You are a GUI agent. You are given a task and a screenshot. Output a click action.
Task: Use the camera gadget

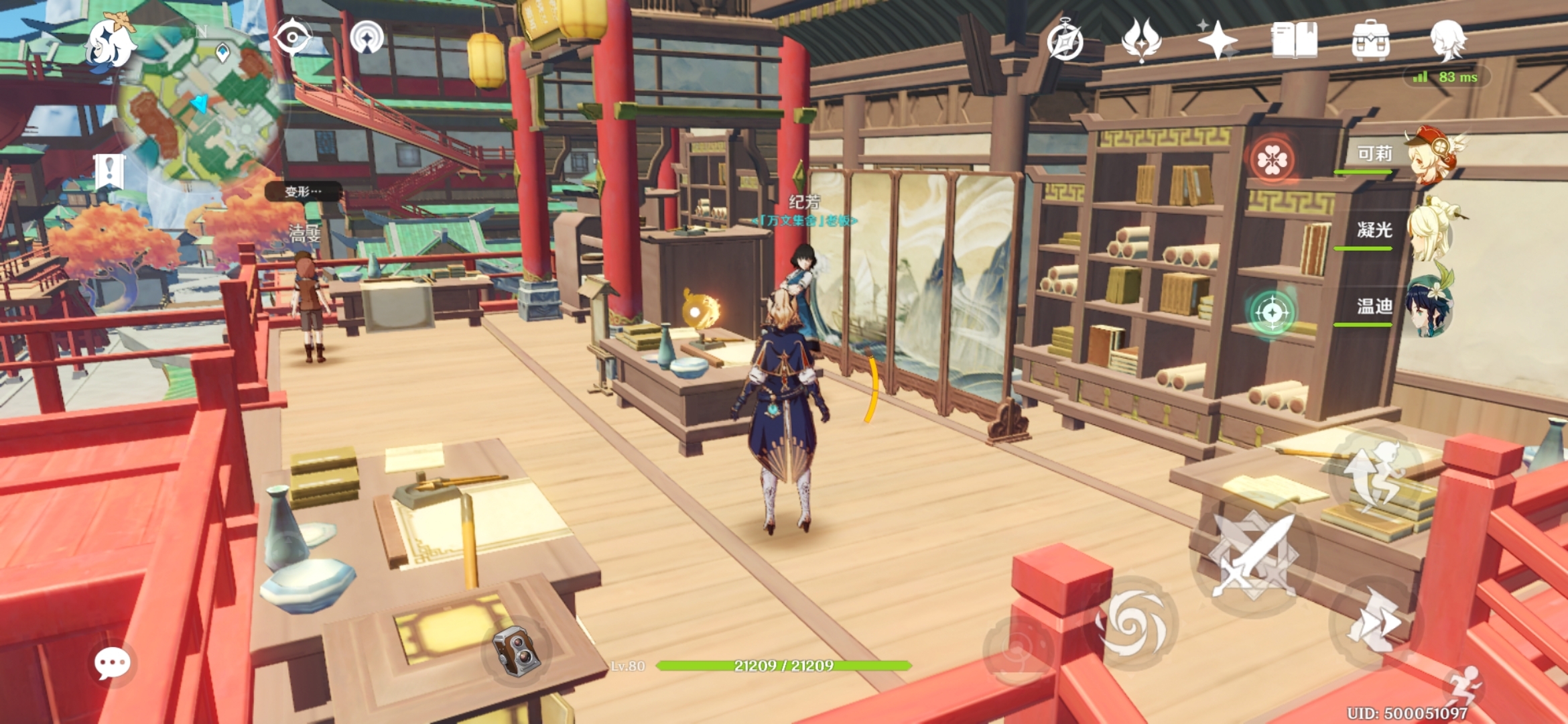(x=516, y=650)
